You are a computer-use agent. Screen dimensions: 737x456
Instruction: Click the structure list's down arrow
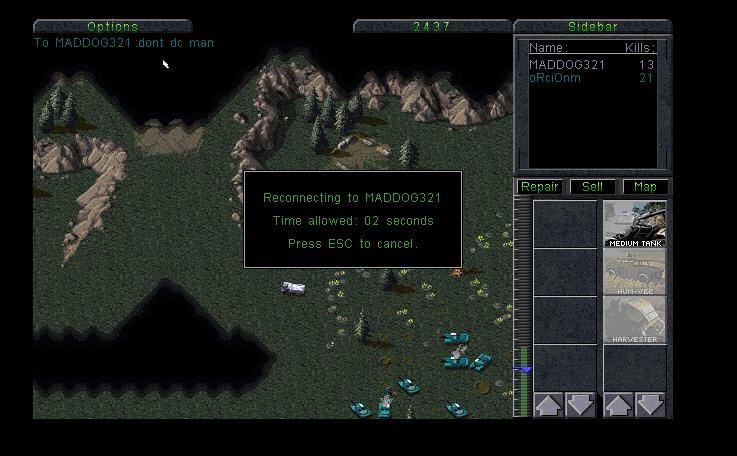coord(581,405)
